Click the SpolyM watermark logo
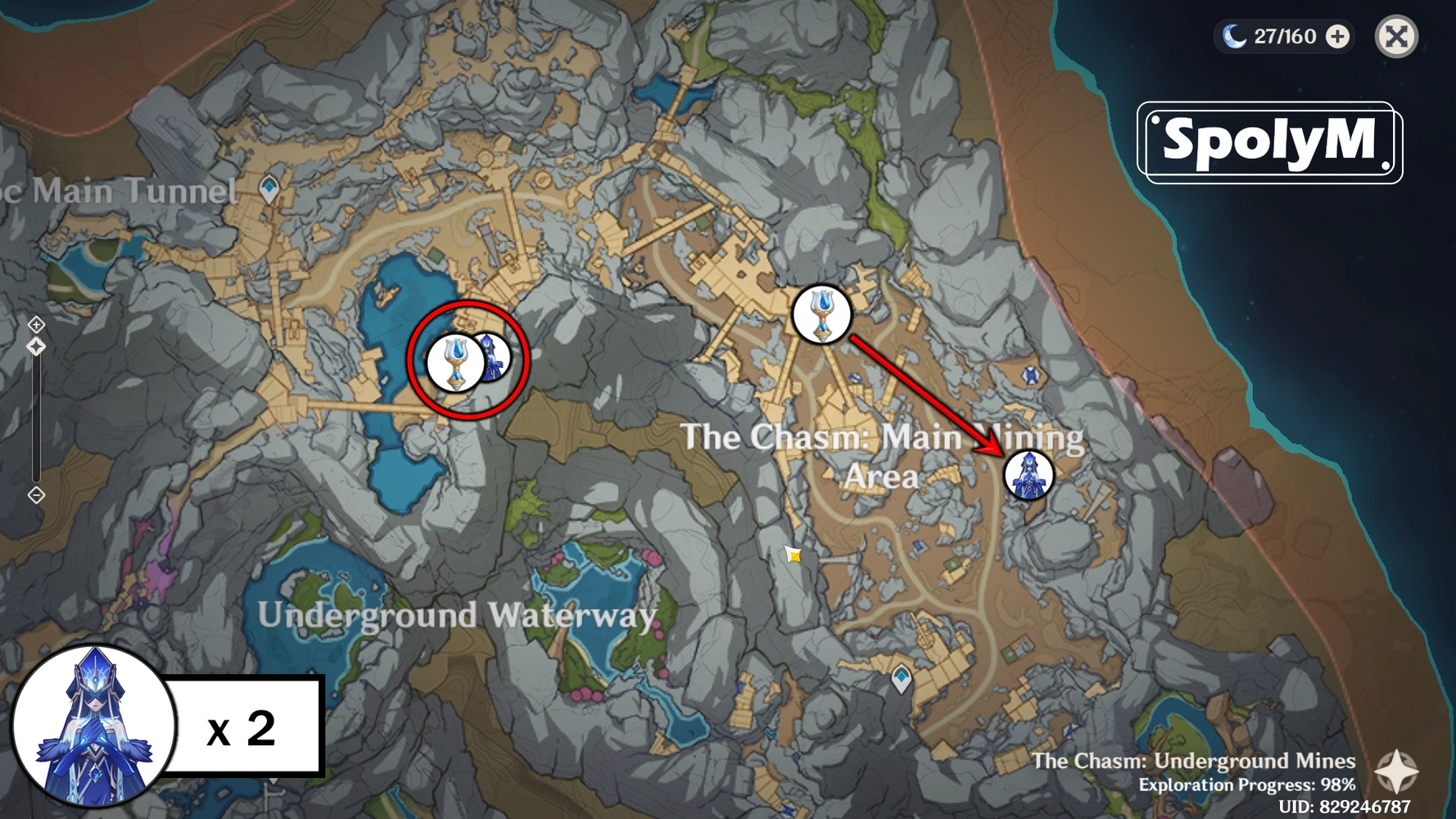This screenshot has height=819, width=1456. click(x=1268, y=141)
